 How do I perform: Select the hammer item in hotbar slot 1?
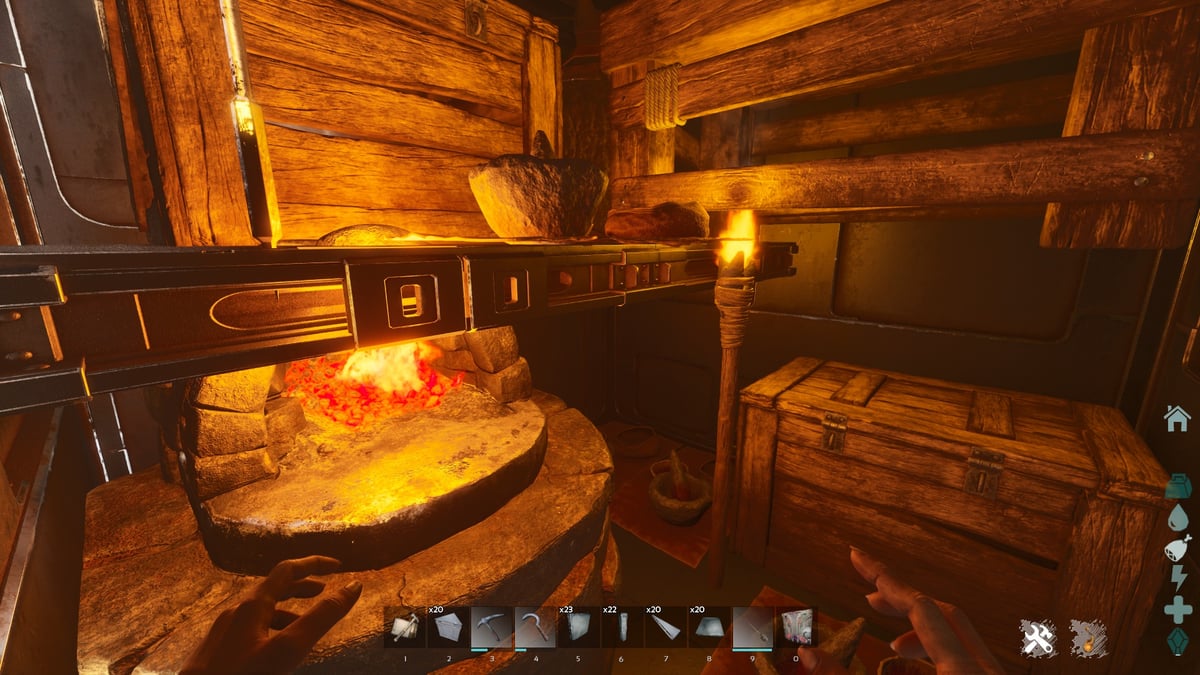click(405, 627)
